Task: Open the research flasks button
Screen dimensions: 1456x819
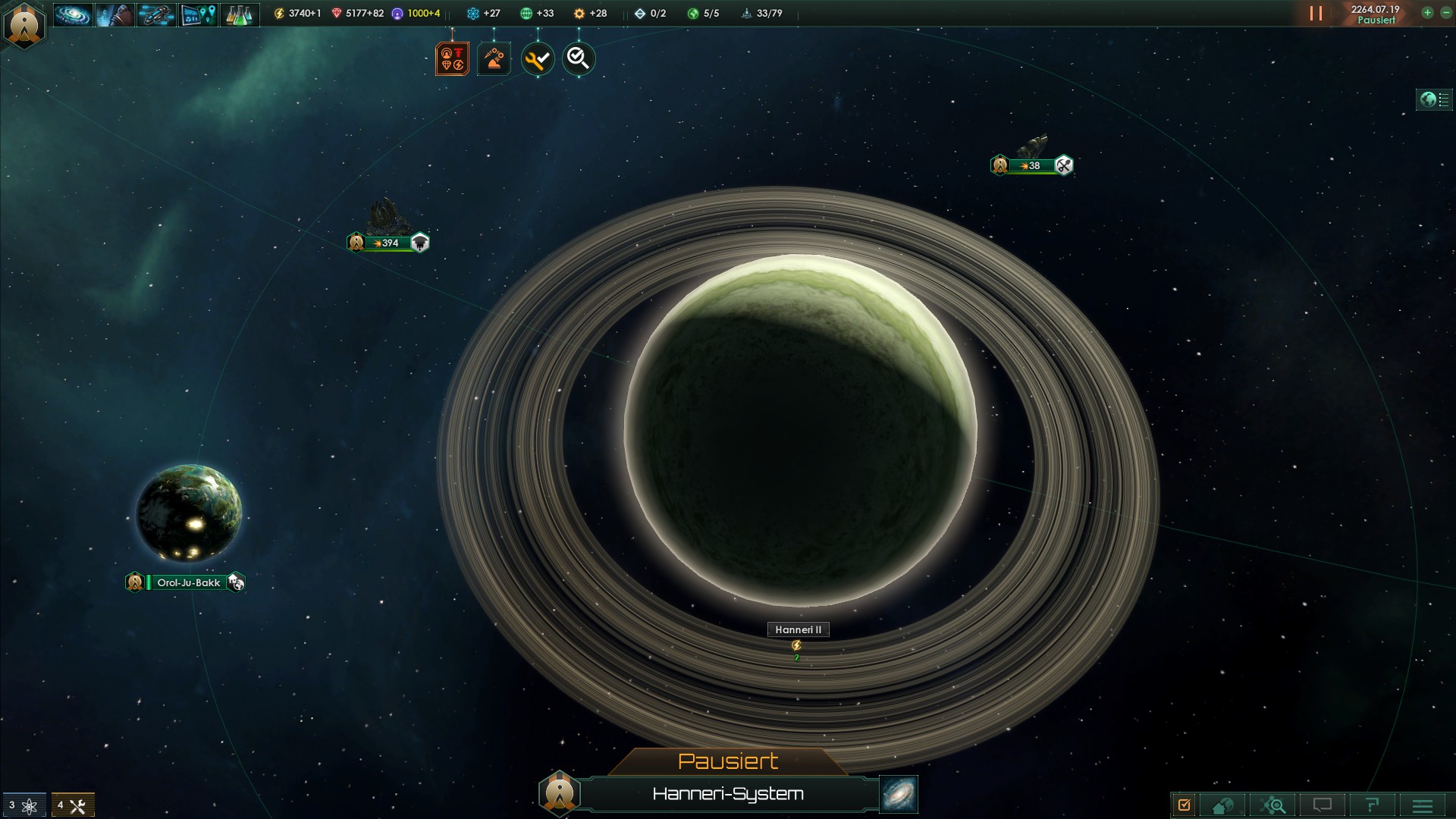Action: (x=240, y=14)
